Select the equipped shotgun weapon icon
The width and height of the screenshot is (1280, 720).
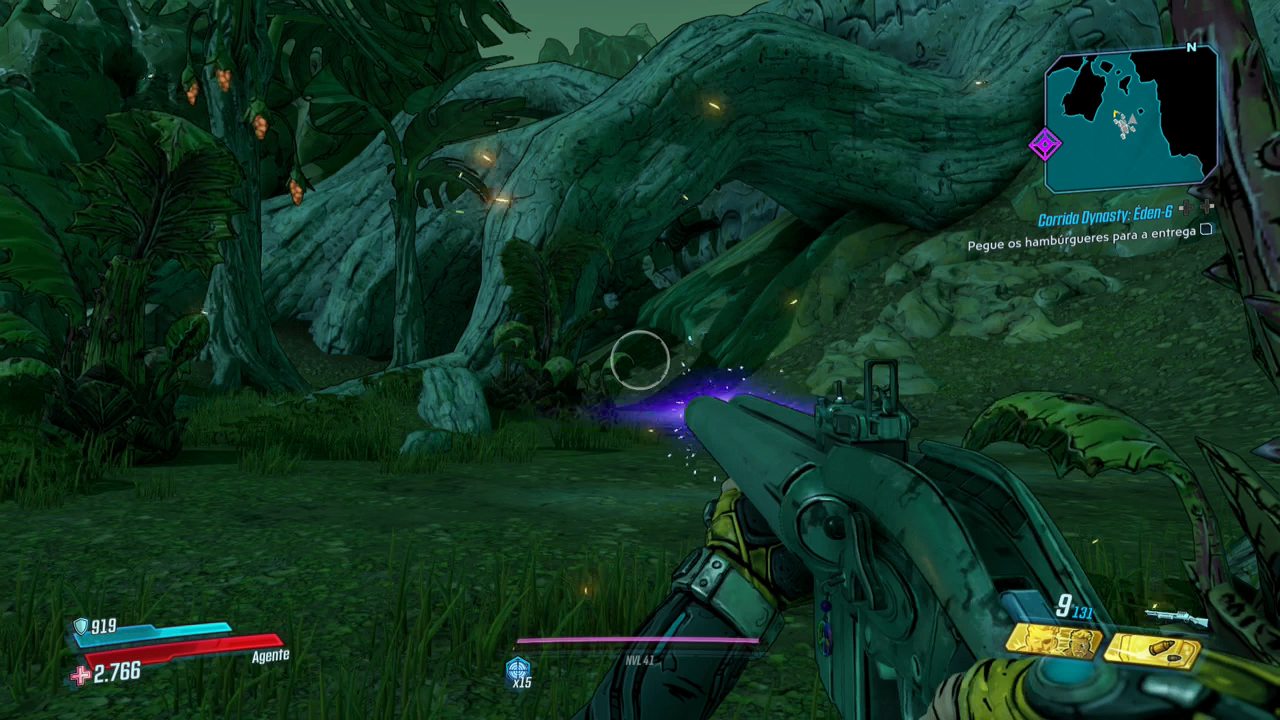[1176, 618]
